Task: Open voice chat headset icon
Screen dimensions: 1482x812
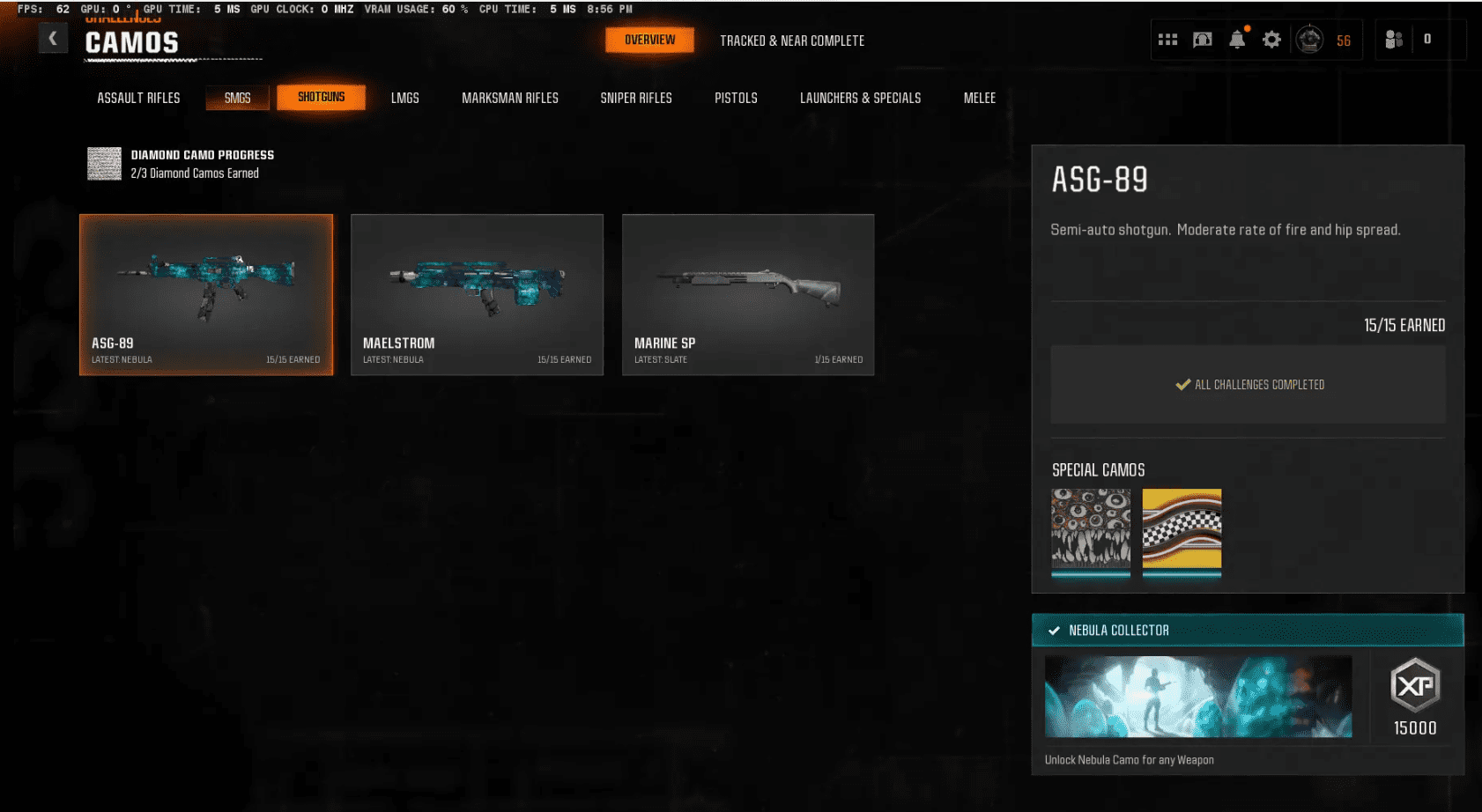Action: tap(1202, 39)
